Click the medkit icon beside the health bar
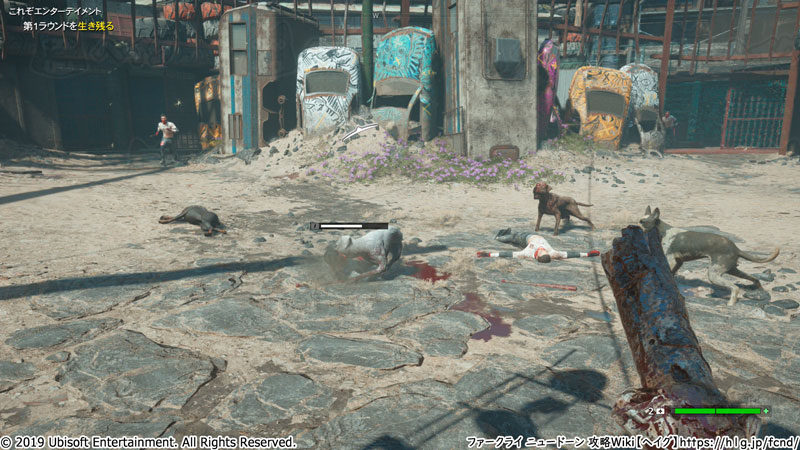This screenshot has width=800, height=450. click(x=661, y=411)
